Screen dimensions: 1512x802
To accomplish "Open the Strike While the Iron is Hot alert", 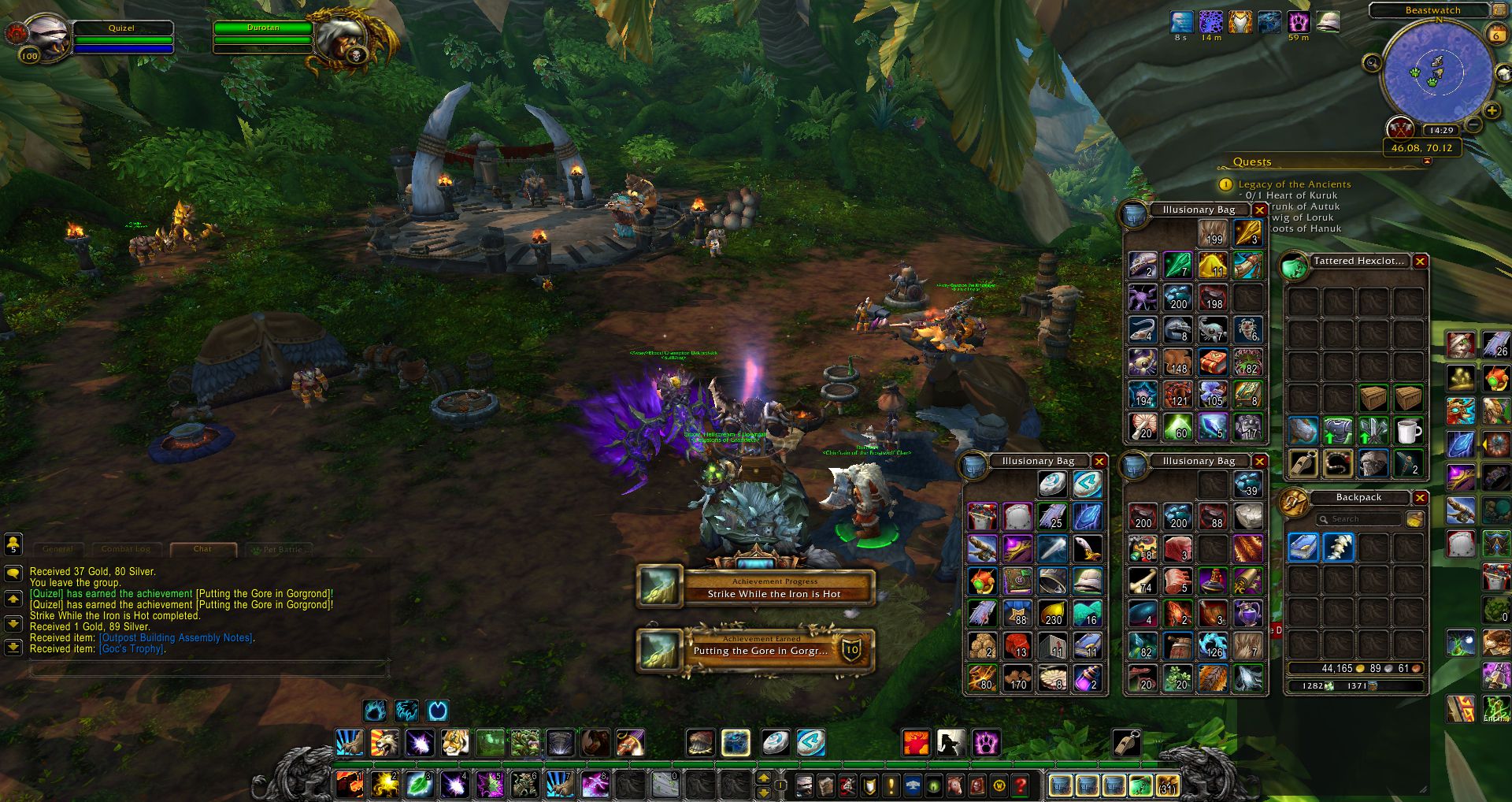I will point(756,588).
